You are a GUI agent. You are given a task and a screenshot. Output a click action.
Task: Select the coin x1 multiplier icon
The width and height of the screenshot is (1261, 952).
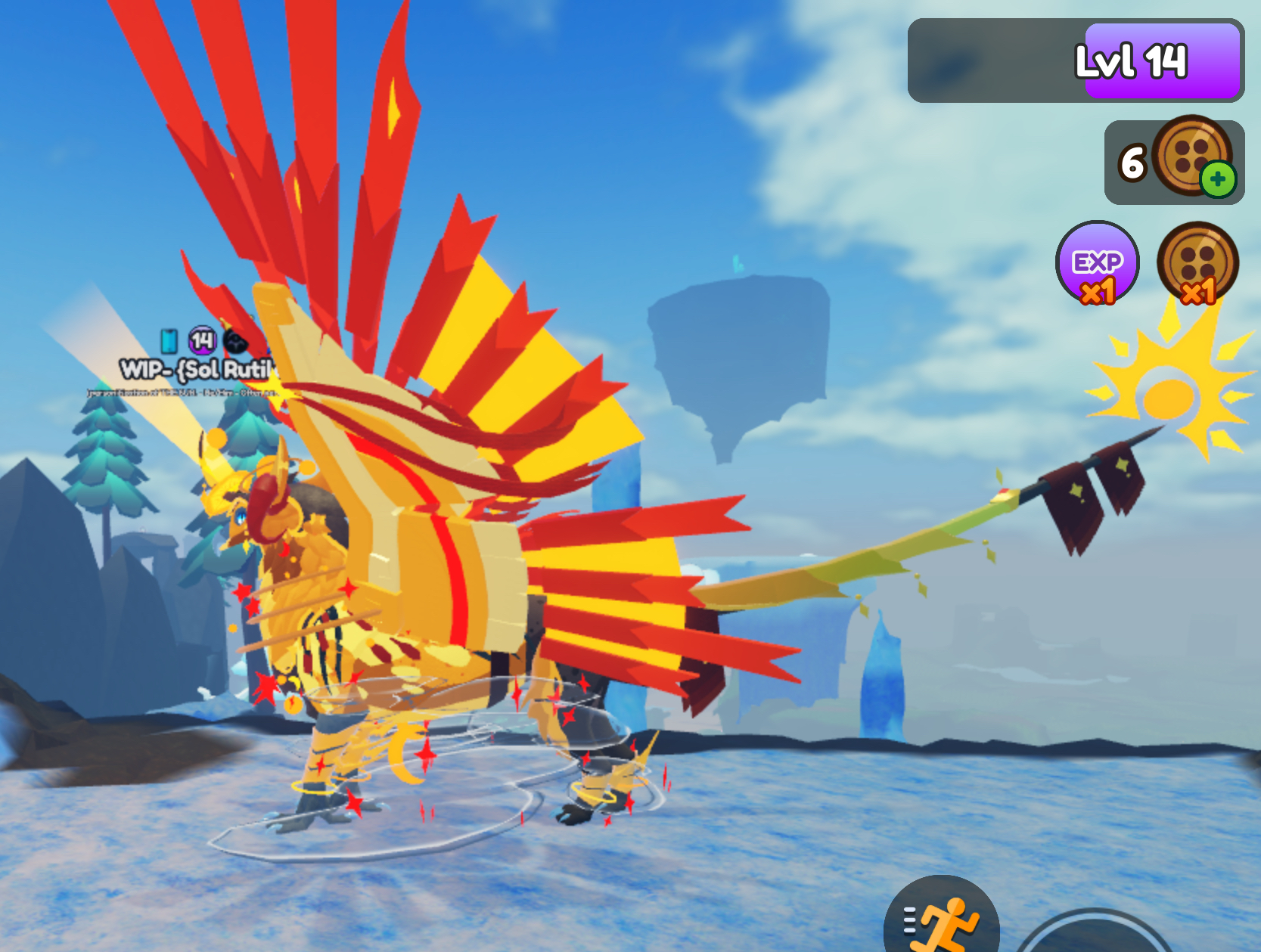[1197, 263]
